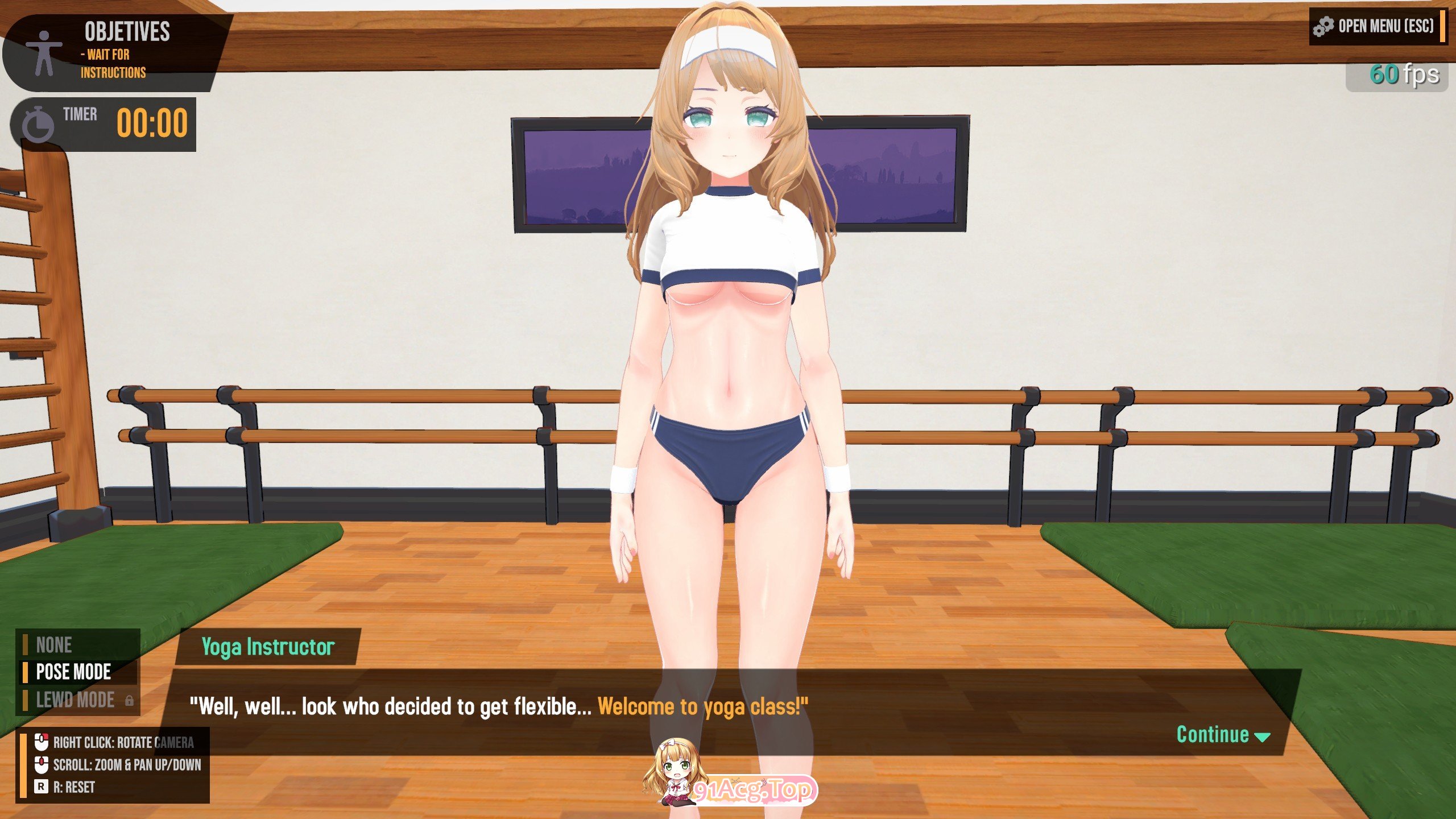This screenshot has width=1456, height=819.
Task: Toggle the locked Lewd Mode option
Action: pyautogui.click(x=75, y=700)
